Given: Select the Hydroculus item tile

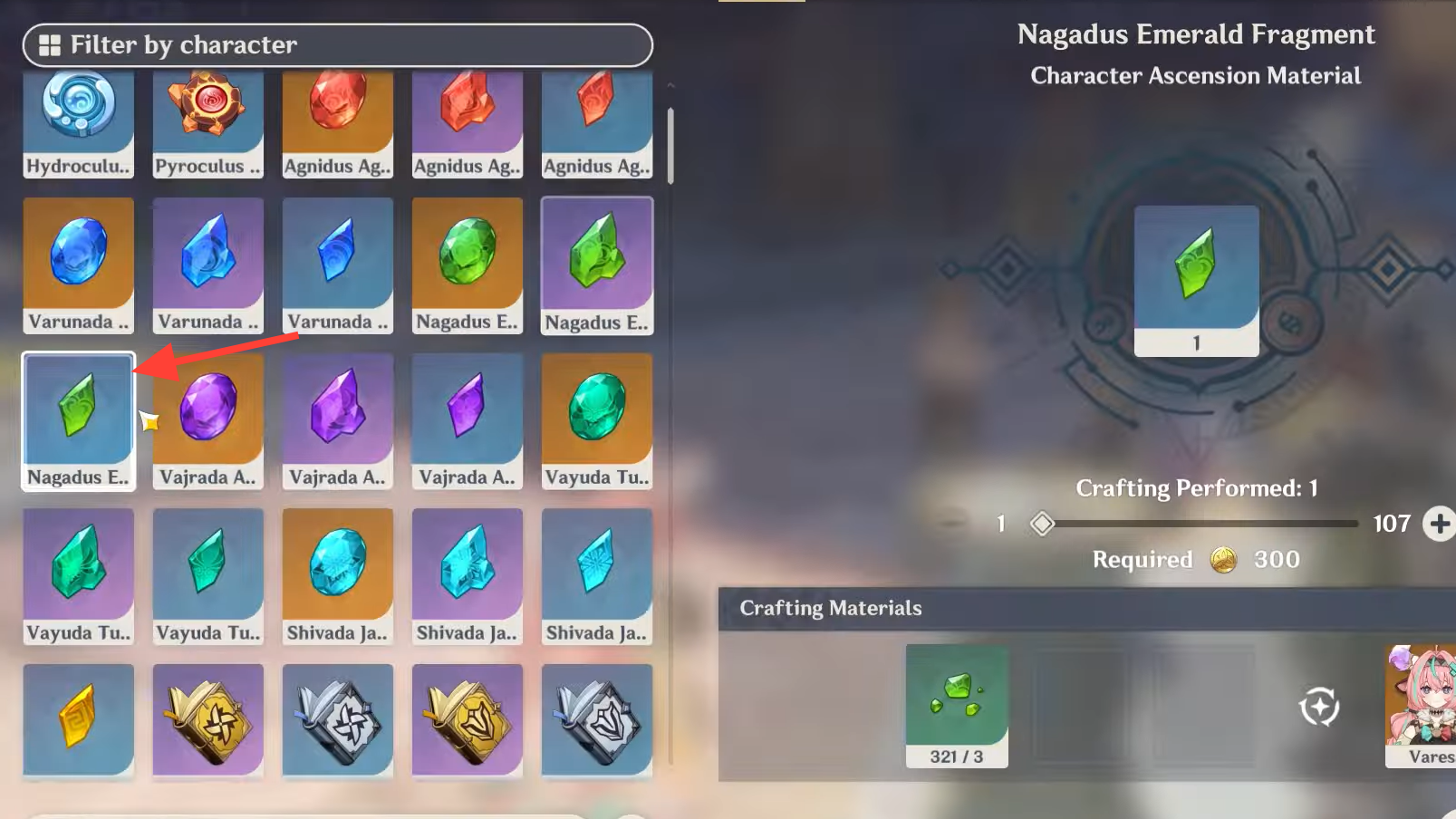Looking at the screenshot, I should tap(79, 122).
